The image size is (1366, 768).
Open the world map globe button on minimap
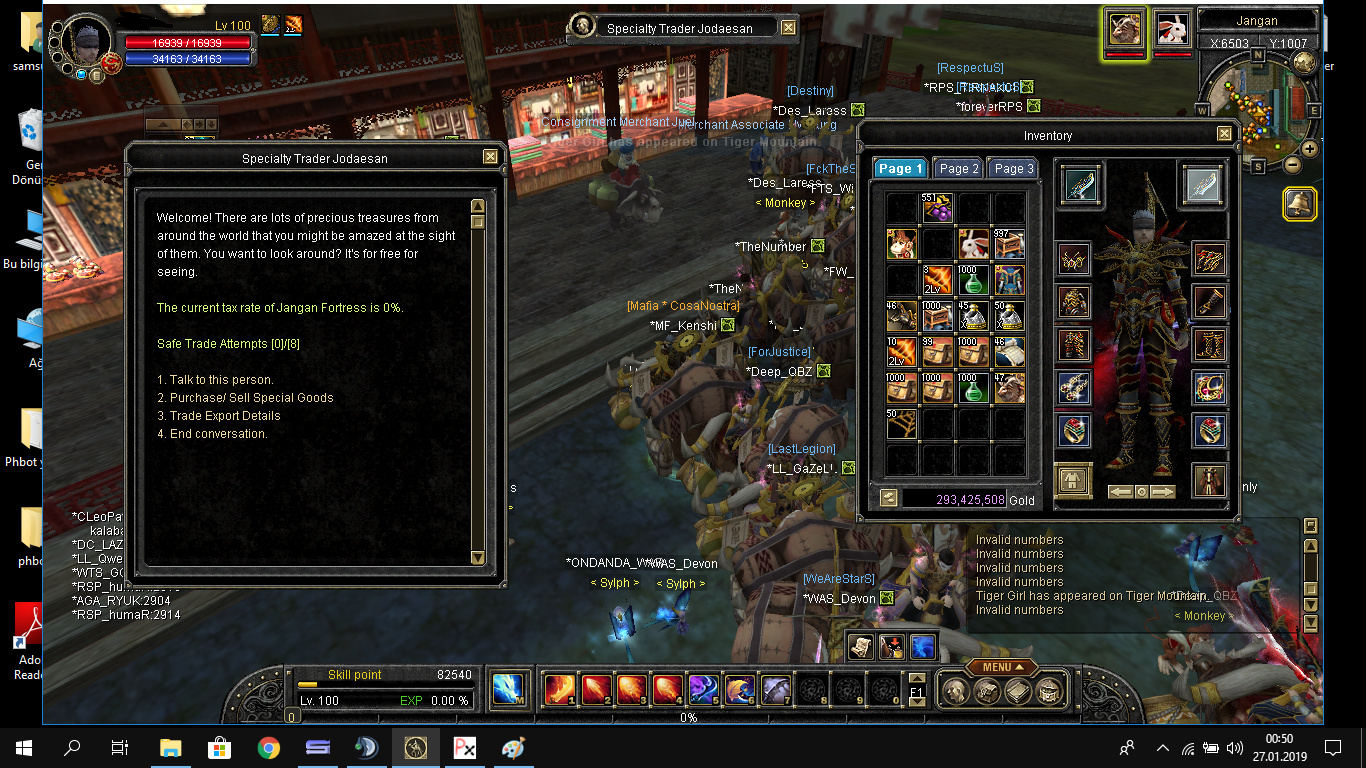(1304, 62)
